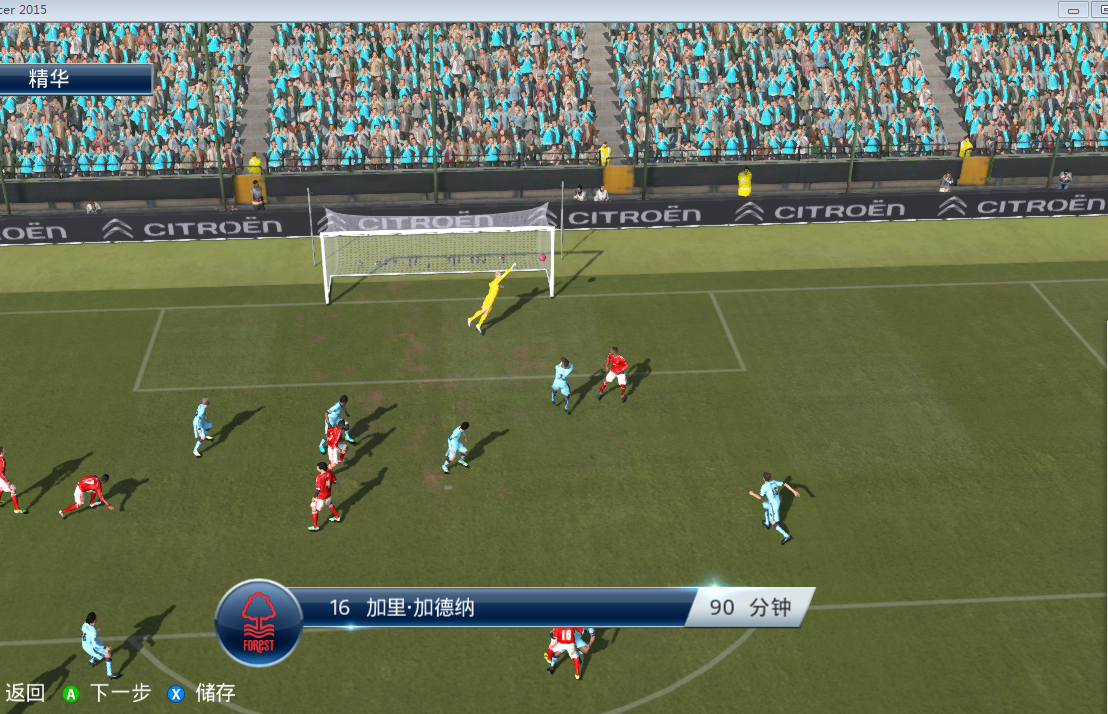Maximize the game window
This screenshot has width=1108, height=714.
[1101, 10]
